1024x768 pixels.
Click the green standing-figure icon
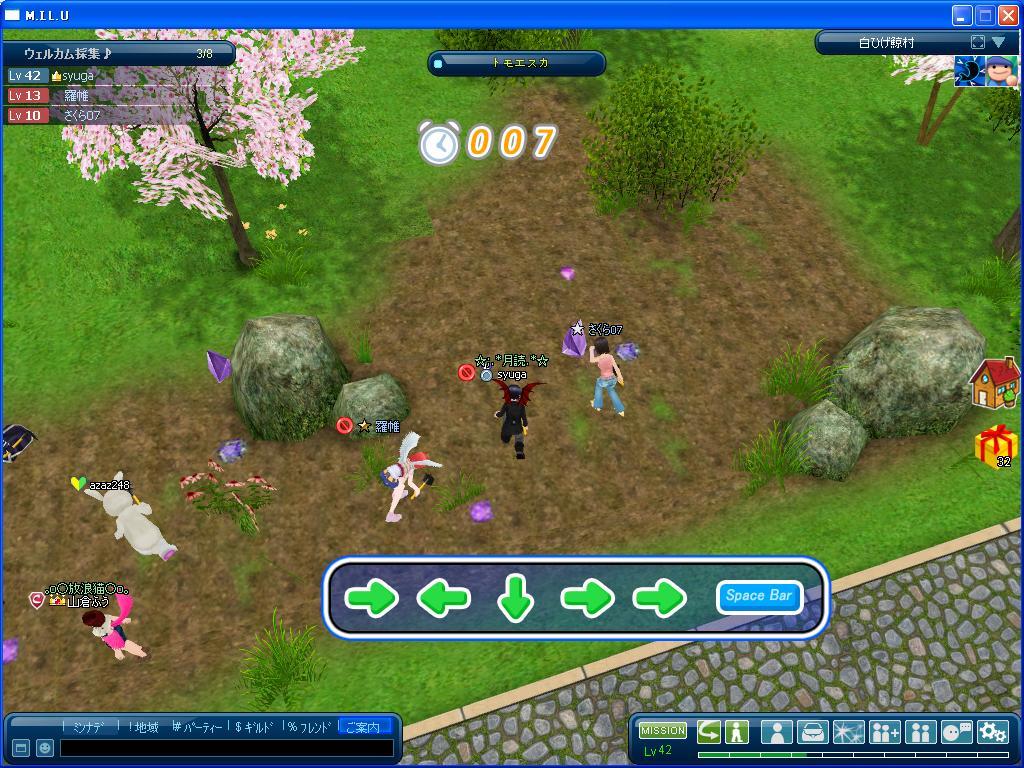737,731
